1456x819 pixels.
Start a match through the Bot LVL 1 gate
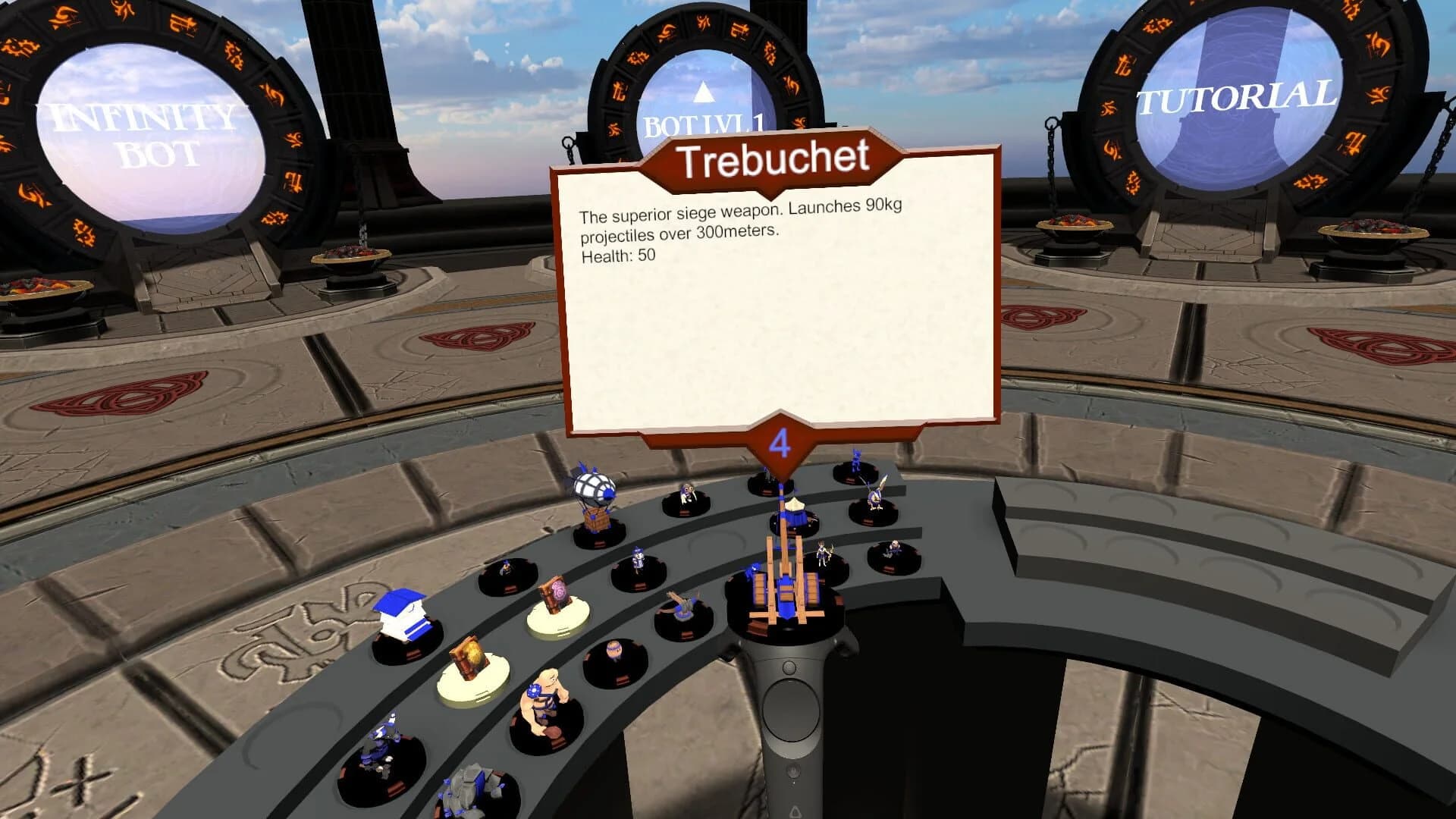click(x=705, y=121)
